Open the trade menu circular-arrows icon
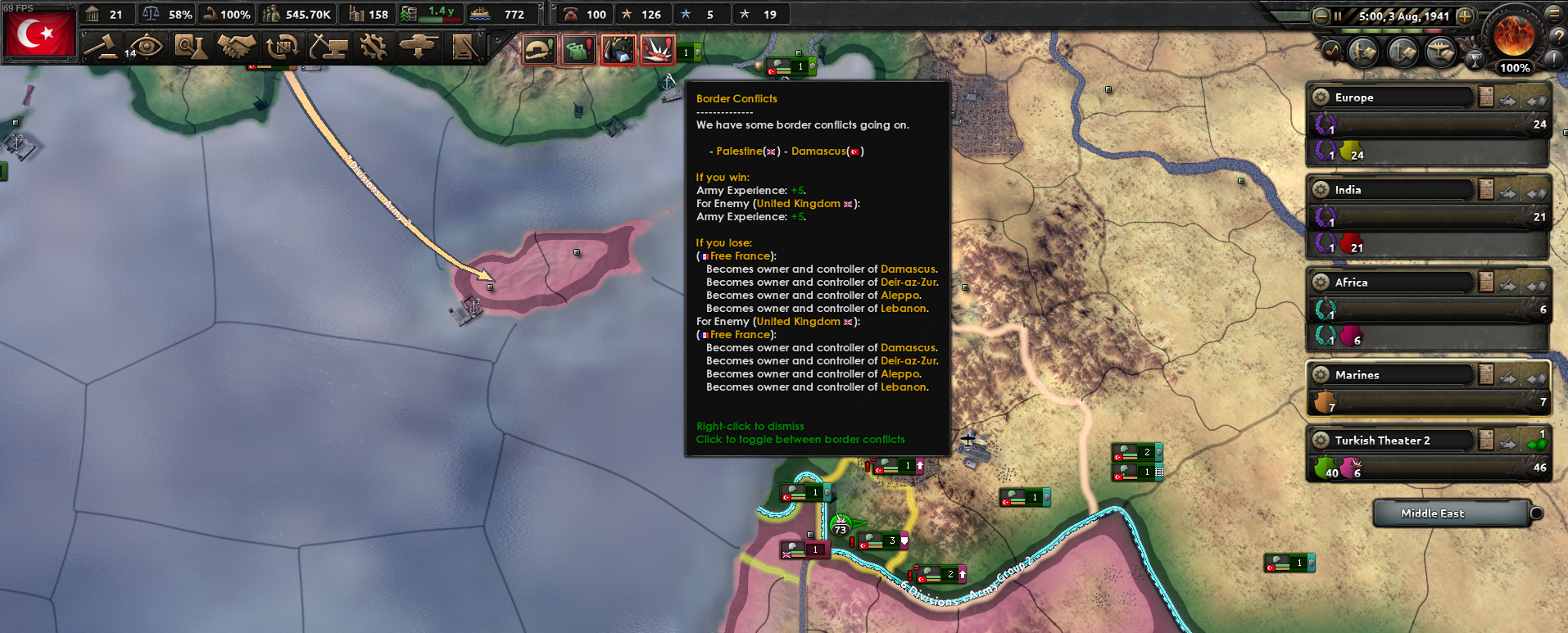The height and width of the screenshot is (633, 1568). [282, 47]
